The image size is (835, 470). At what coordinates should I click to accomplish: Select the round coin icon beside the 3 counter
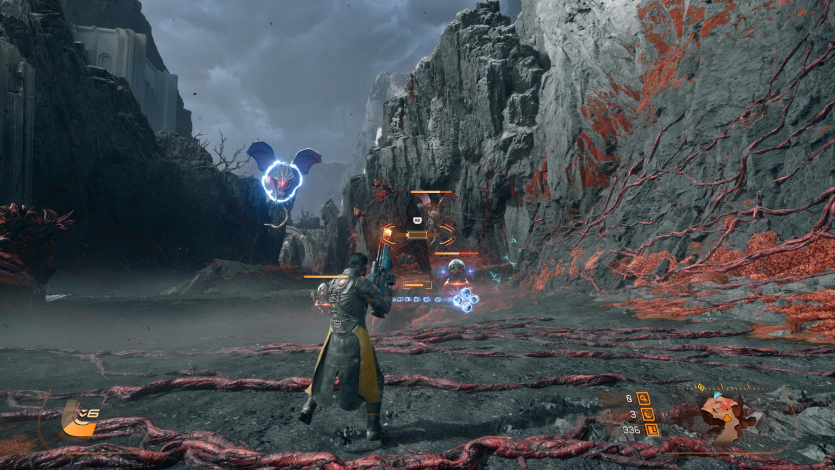pos(647,413)
